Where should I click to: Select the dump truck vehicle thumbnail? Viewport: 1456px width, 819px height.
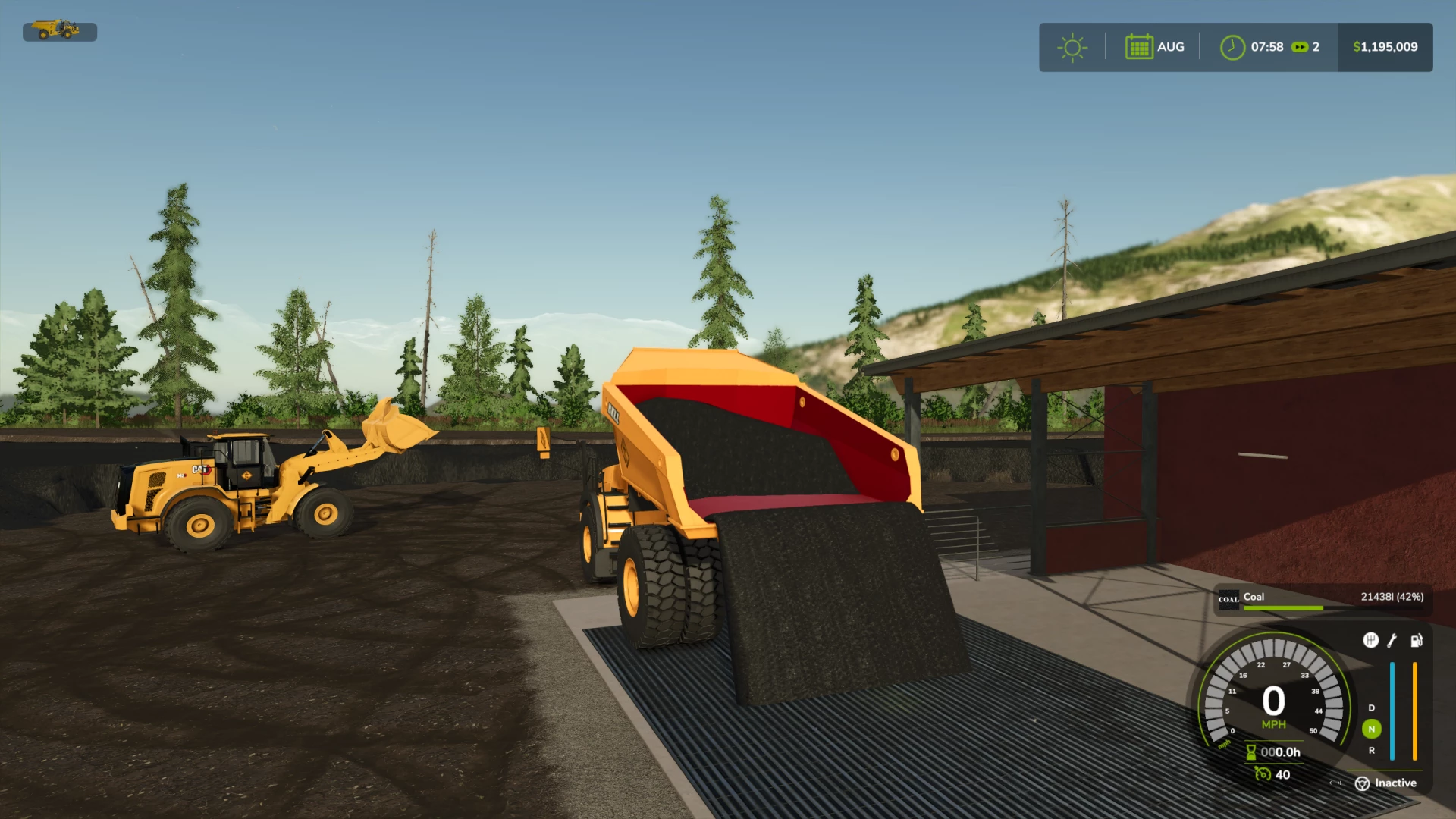(x=56, y=30)
